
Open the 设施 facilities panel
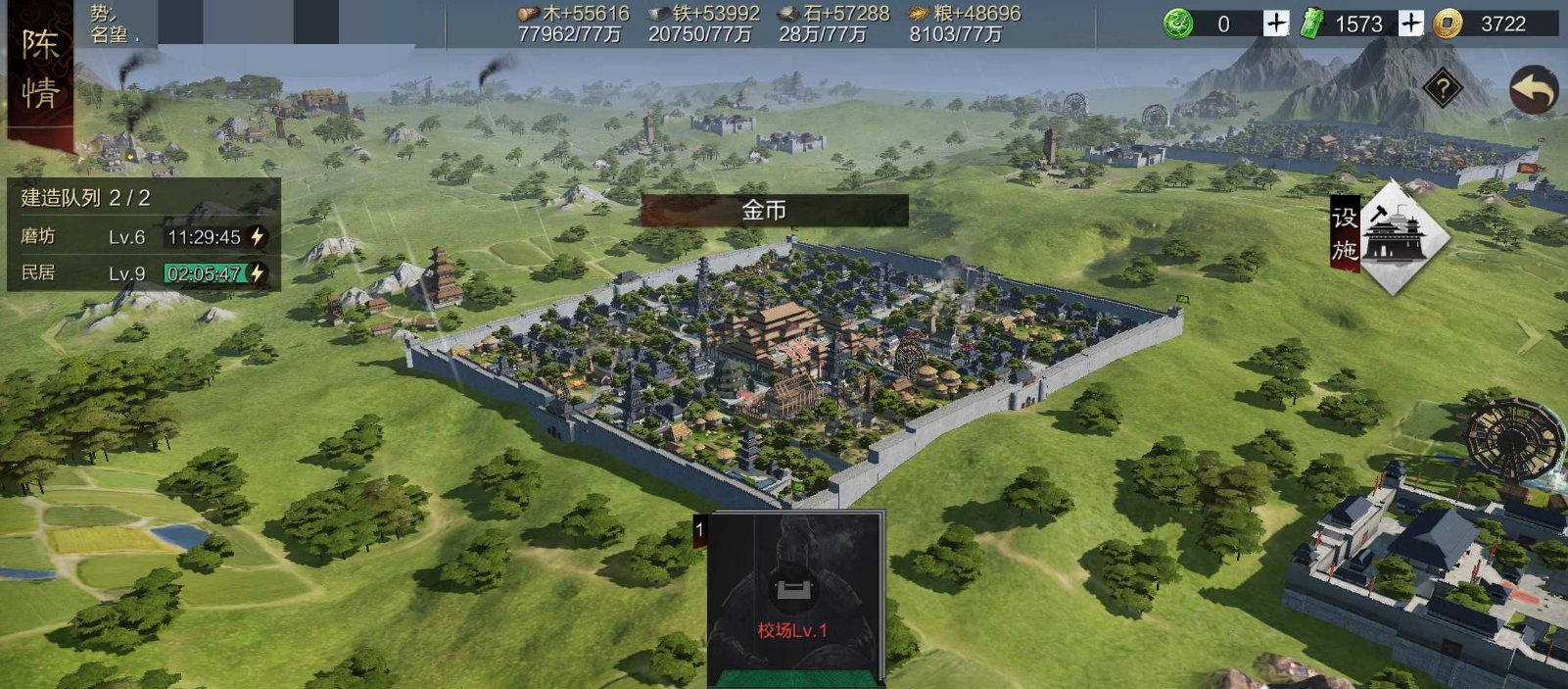[1391, 235]
